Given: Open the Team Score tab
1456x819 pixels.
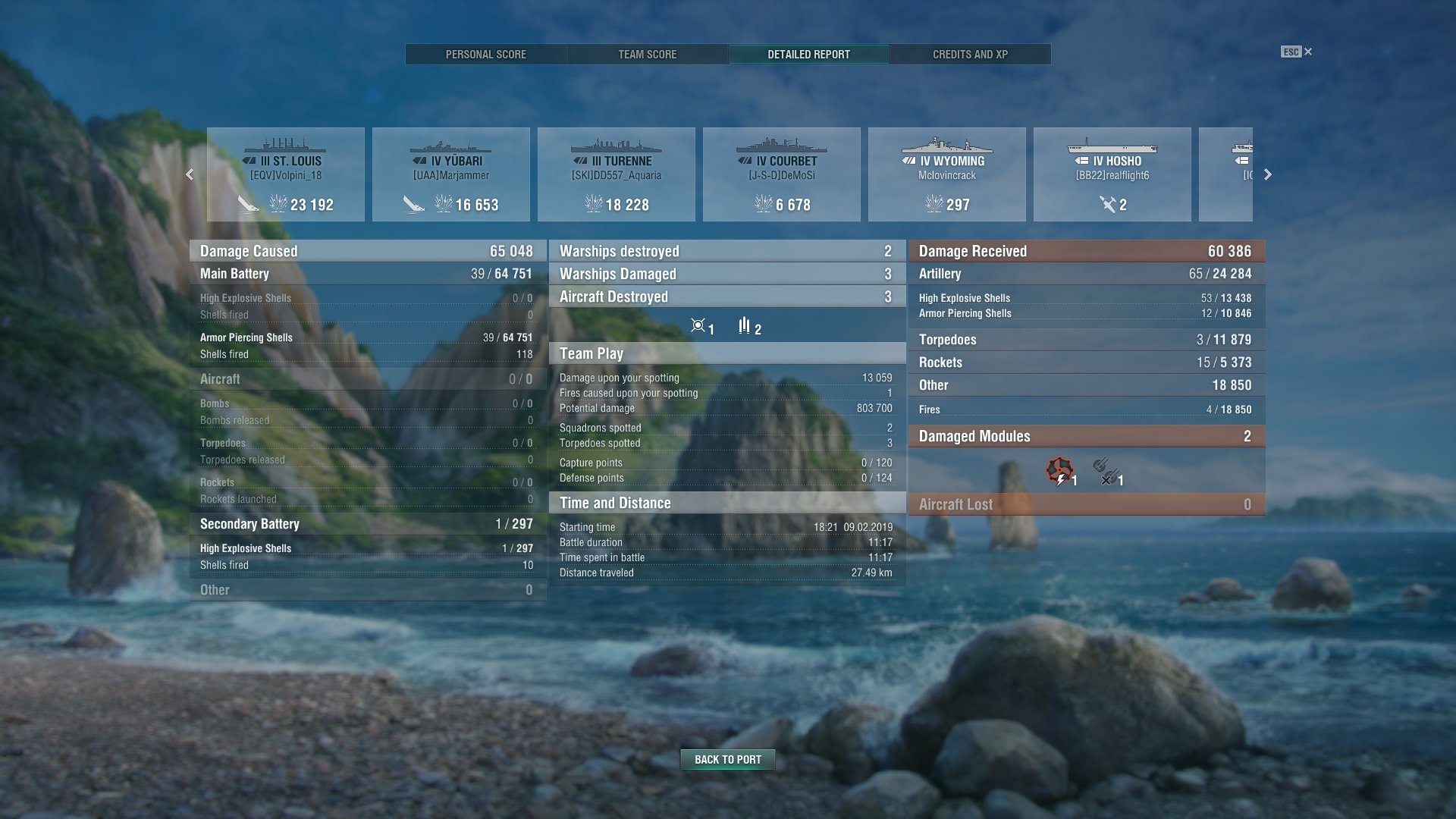Looking at the screenshot, I should (x=647, y=55).
